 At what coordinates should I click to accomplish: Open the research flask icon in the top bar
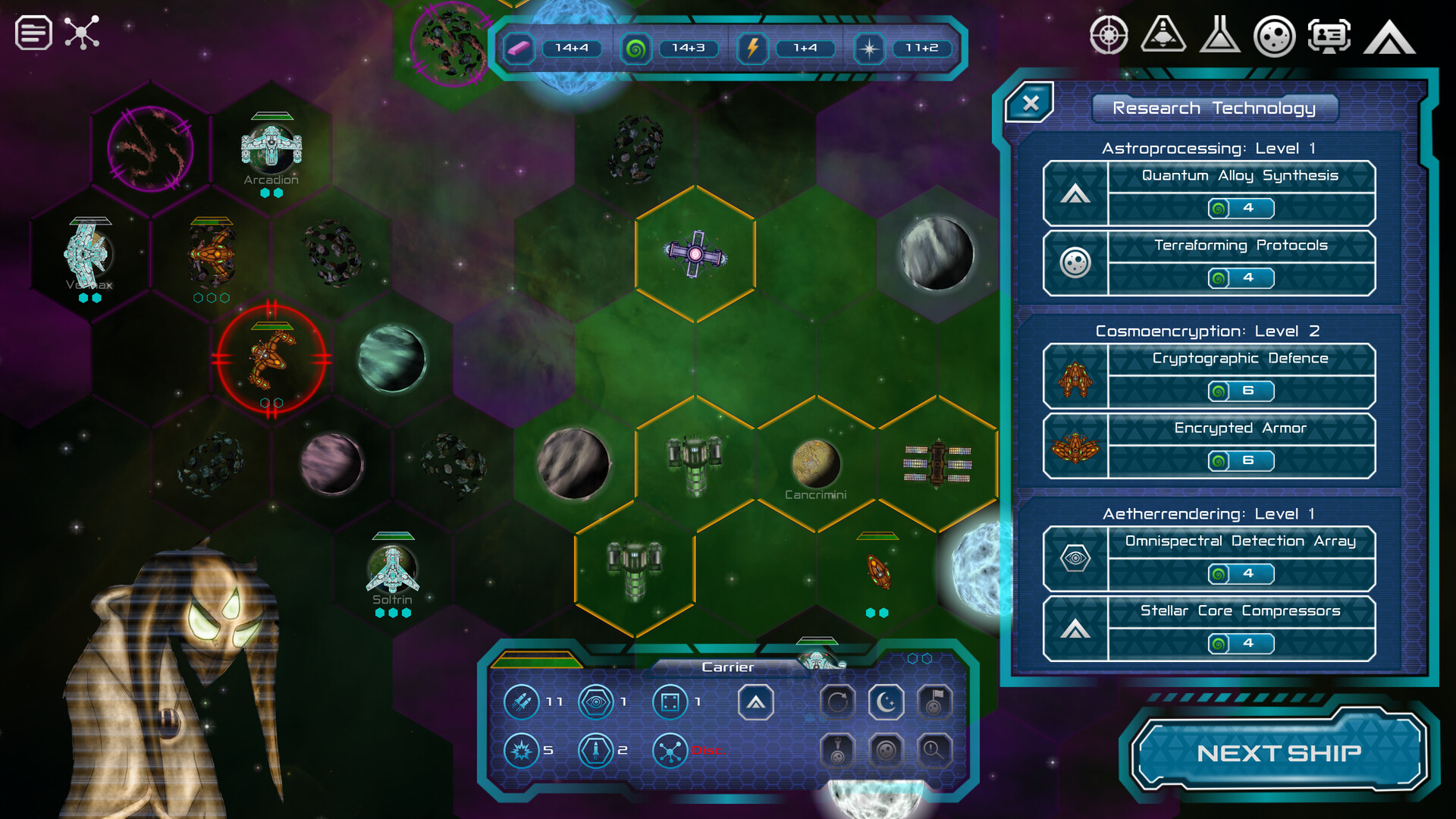[1222, 36]
